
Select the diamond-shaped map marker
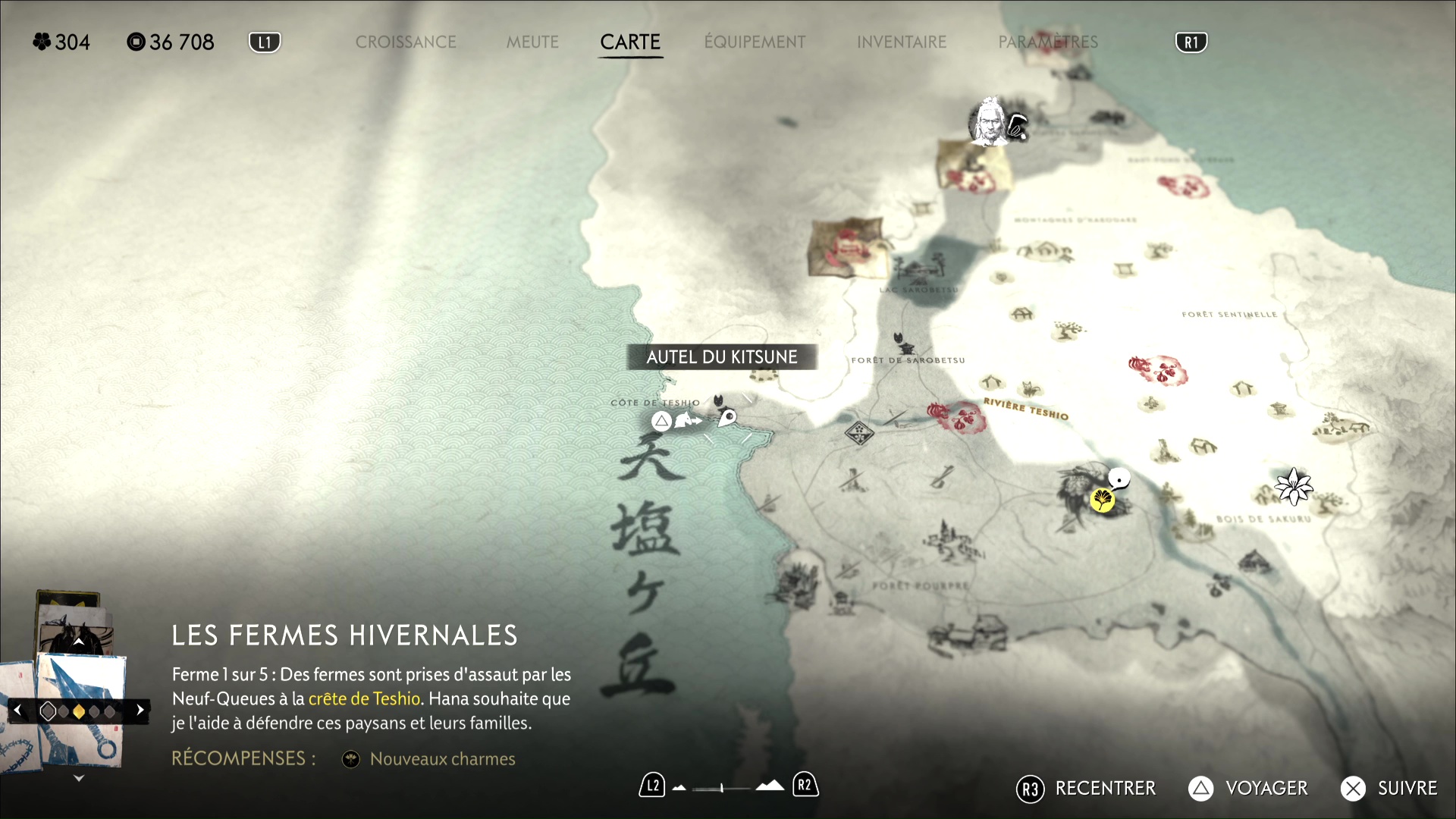(859, 433)
